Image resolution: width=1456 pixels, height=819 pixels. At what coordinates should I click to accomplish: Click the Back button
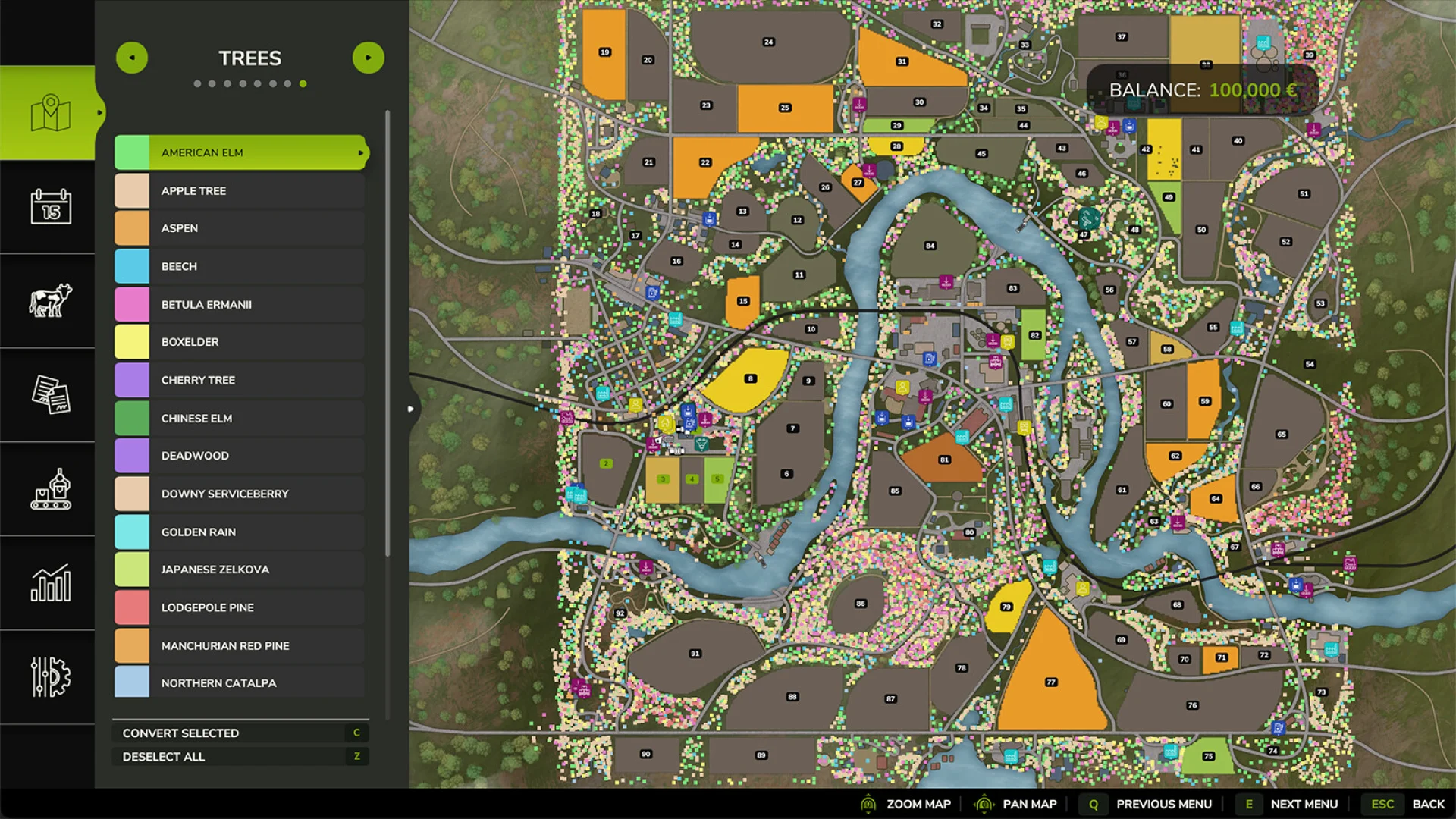pos(1429,803)
